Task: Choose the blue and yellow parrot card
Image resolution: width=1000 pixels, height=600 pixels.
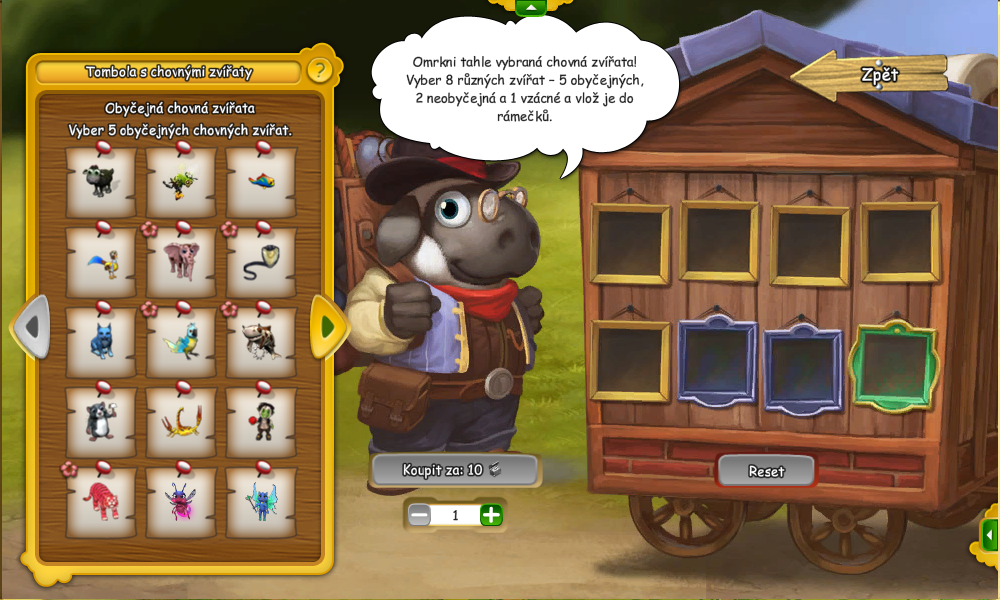Action: (x=181, y=342)
